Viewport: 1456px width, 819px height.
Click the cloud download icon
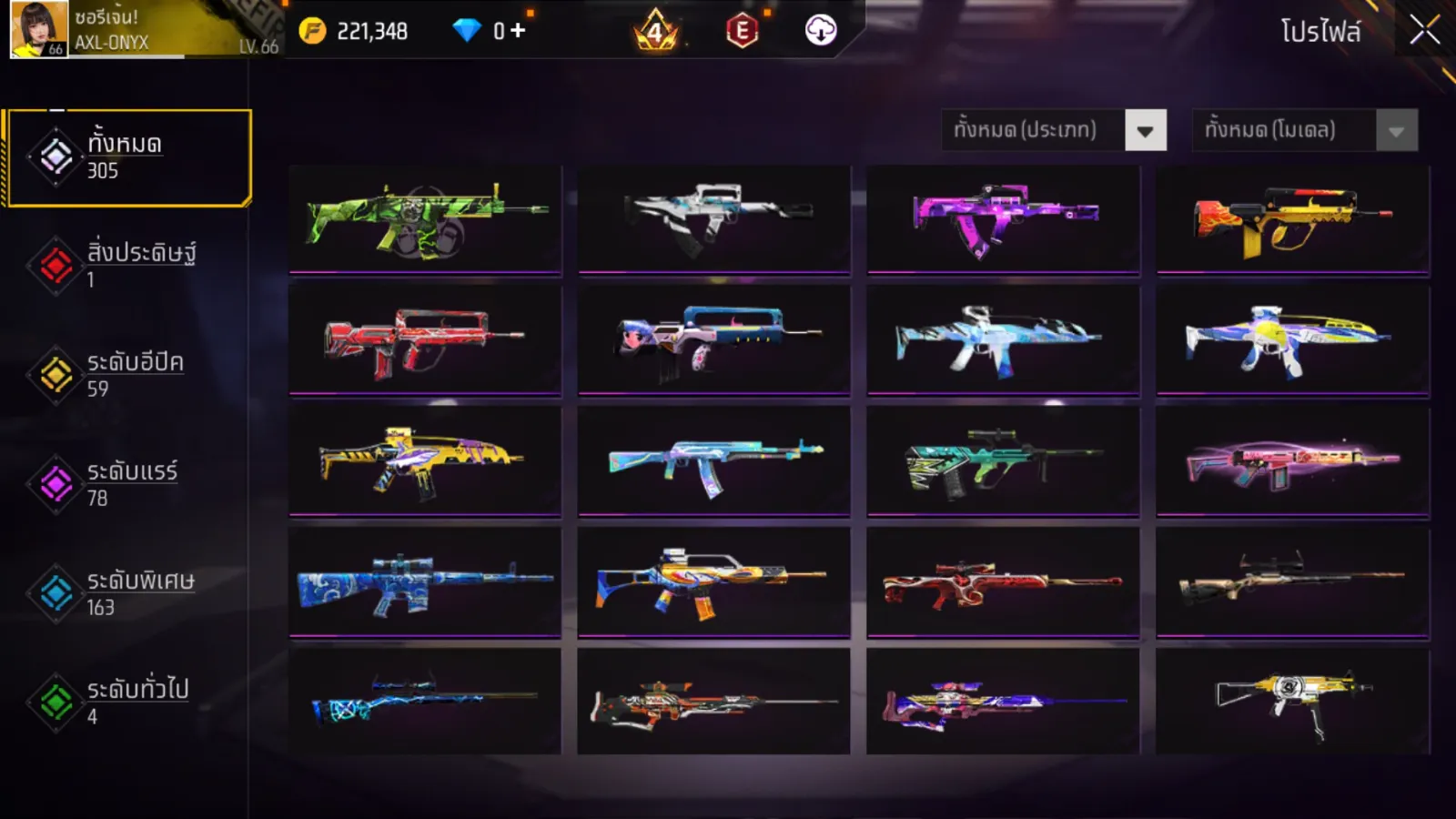coord(821,31)
